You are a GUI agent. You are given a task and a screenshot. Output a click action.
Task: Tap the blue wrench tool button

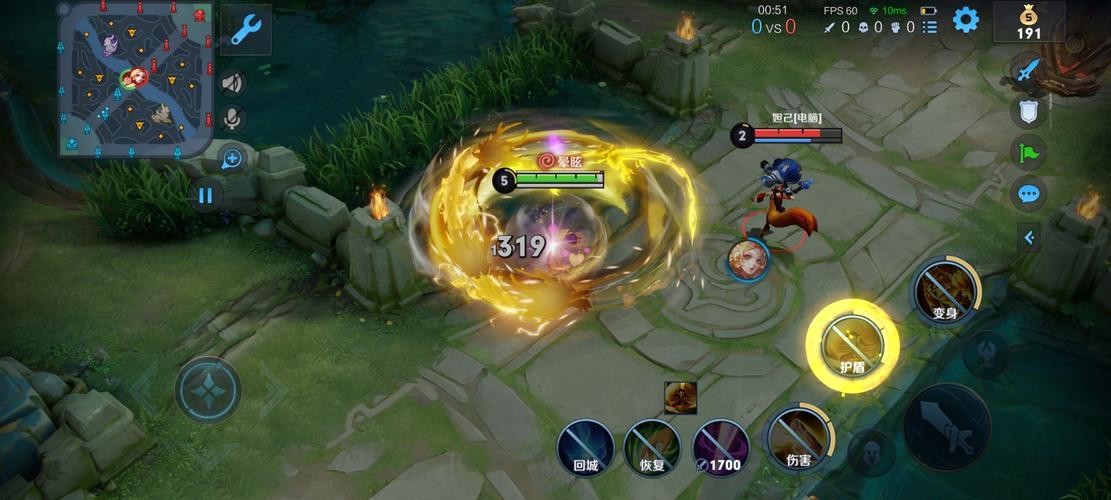click(x=245, y=29)
